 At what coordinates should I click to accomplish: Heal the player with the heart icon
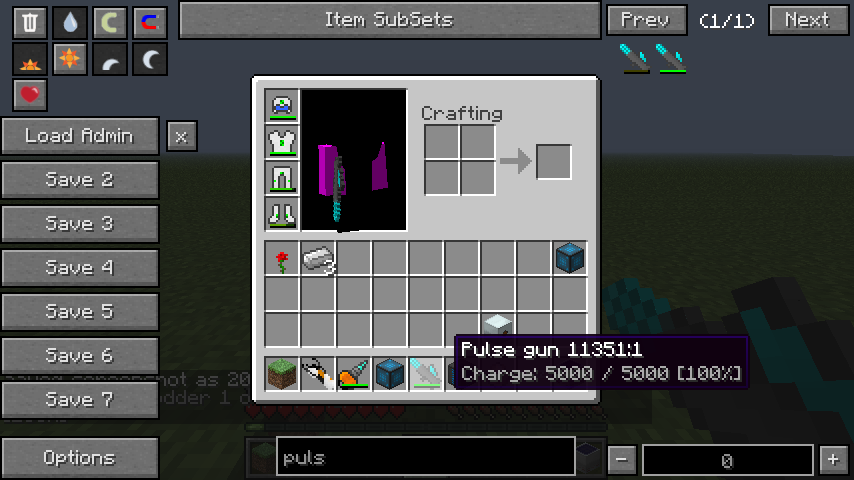pos(30,96)
